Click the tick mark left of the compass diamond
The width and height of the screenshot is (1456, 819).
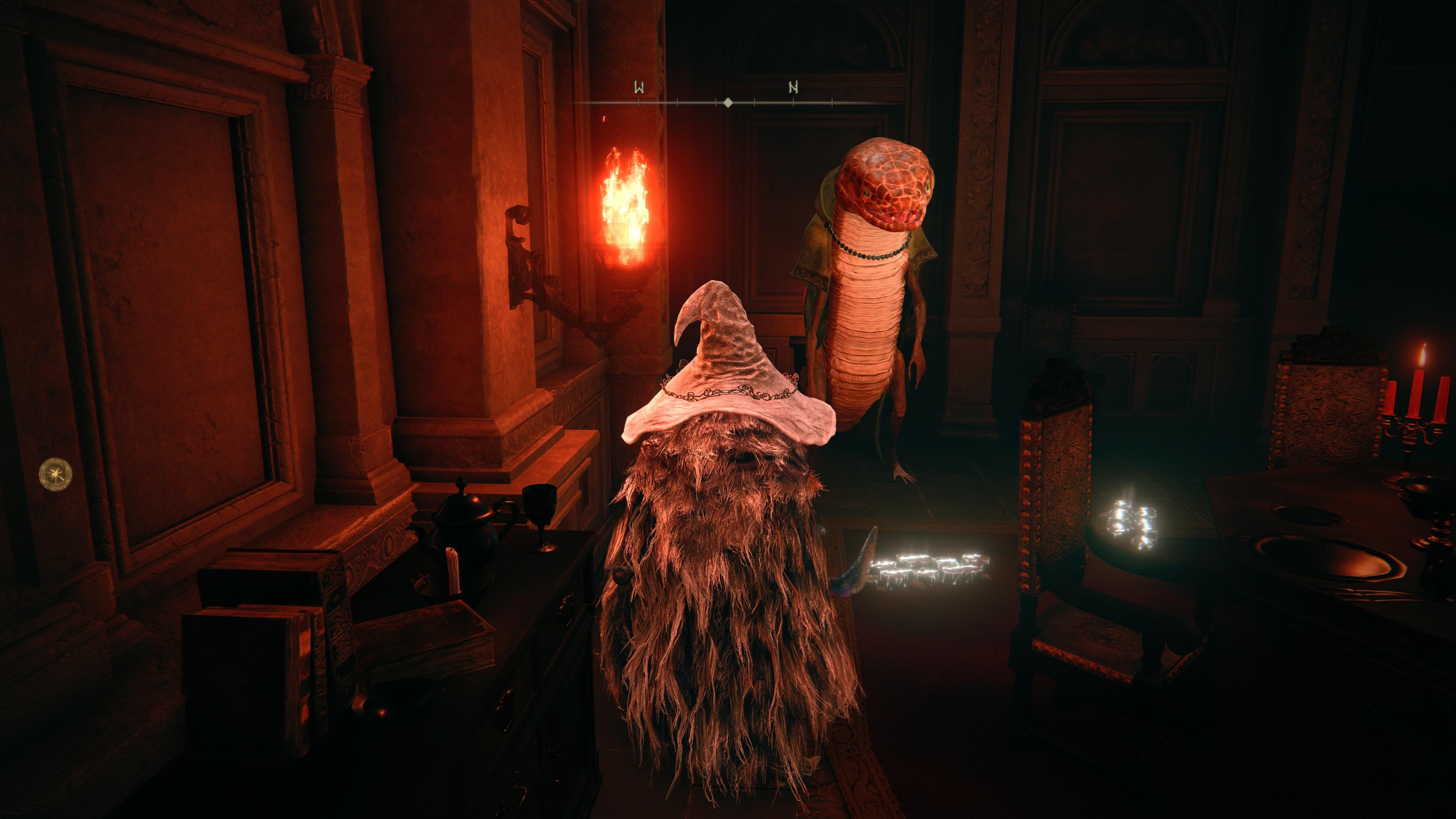tap(715, 104)
